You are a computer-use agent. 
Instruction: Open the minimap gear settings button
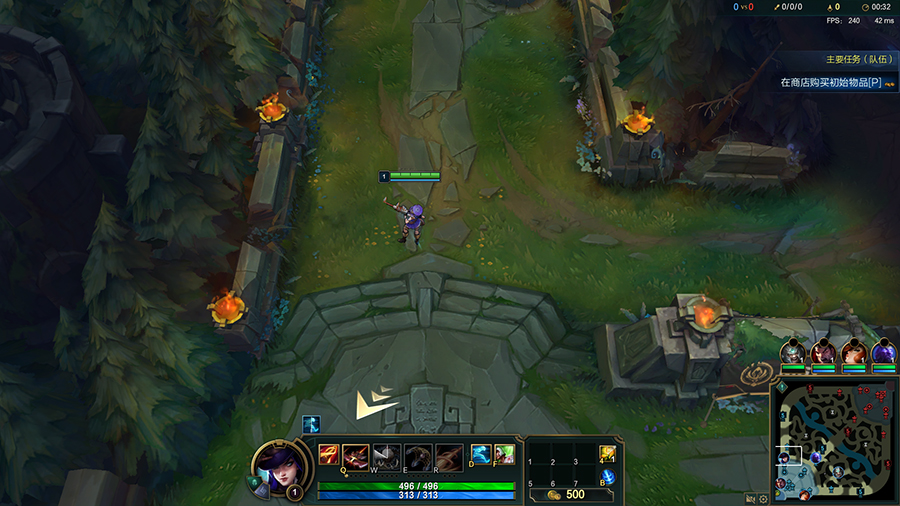[763, 498]
